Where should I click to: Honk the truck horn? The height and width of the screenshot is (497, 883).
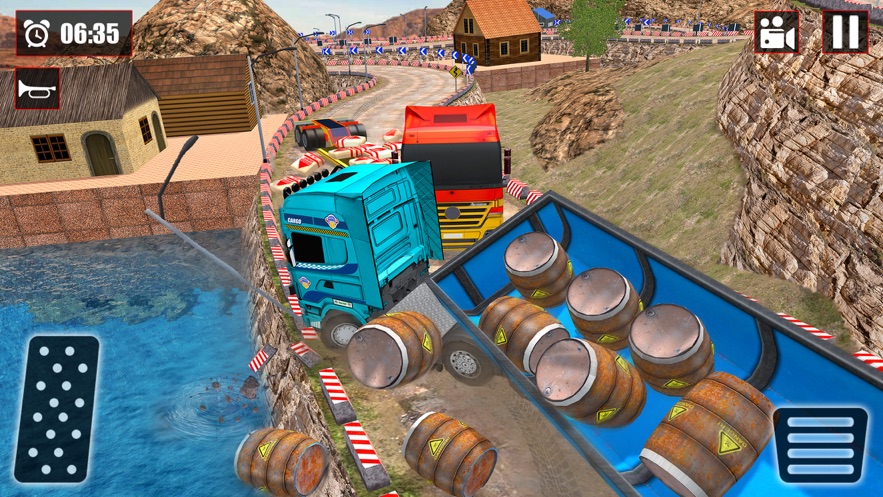tap(38, 89)
